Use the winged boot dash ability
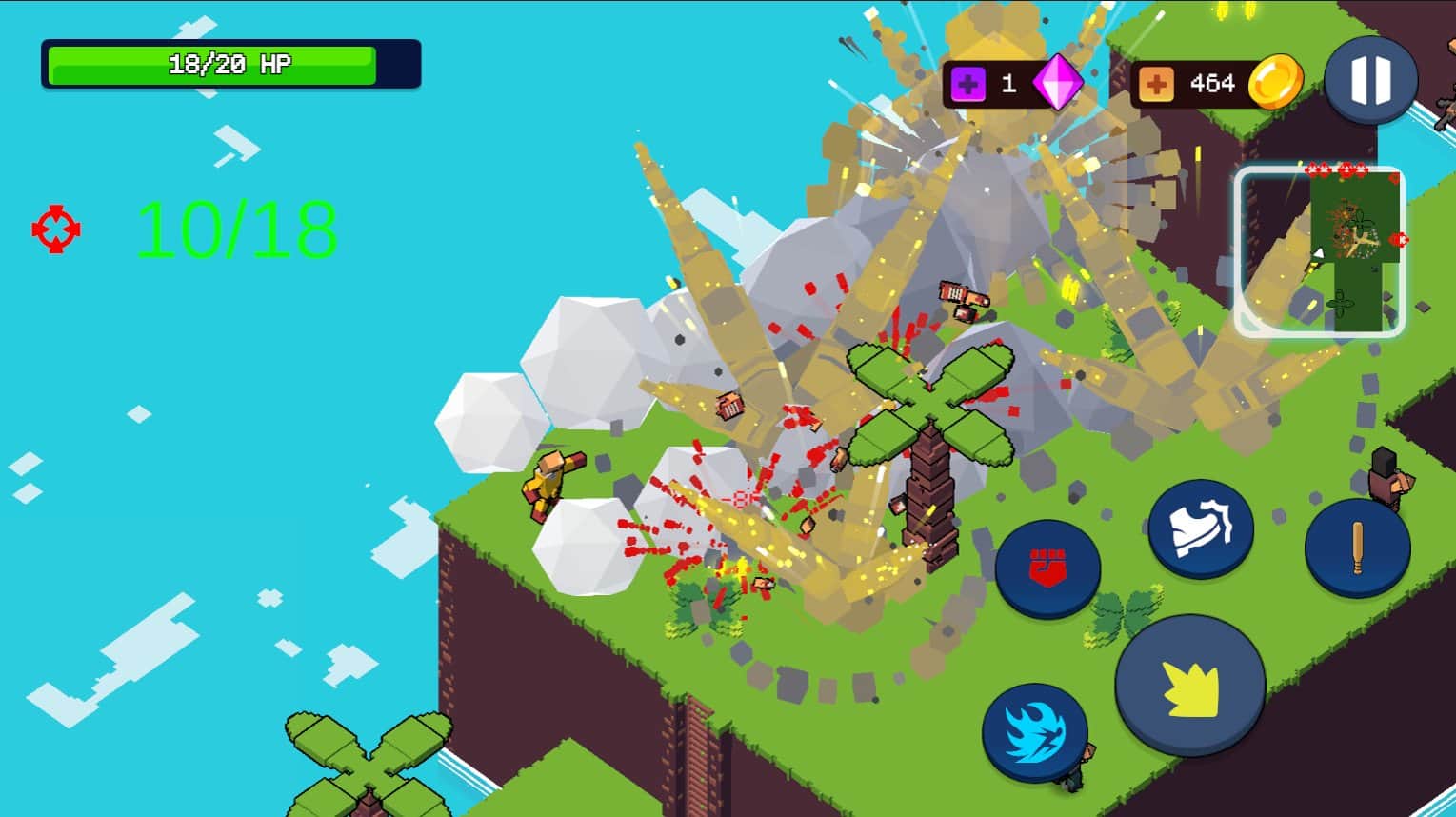The image size is (1456, 817). (1200, 528)
